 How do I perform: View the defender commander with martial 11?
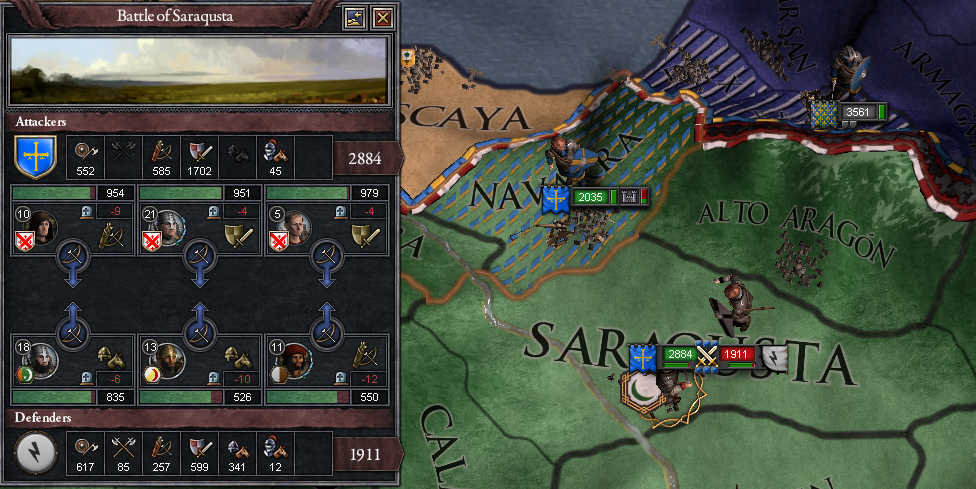point(298,357)
